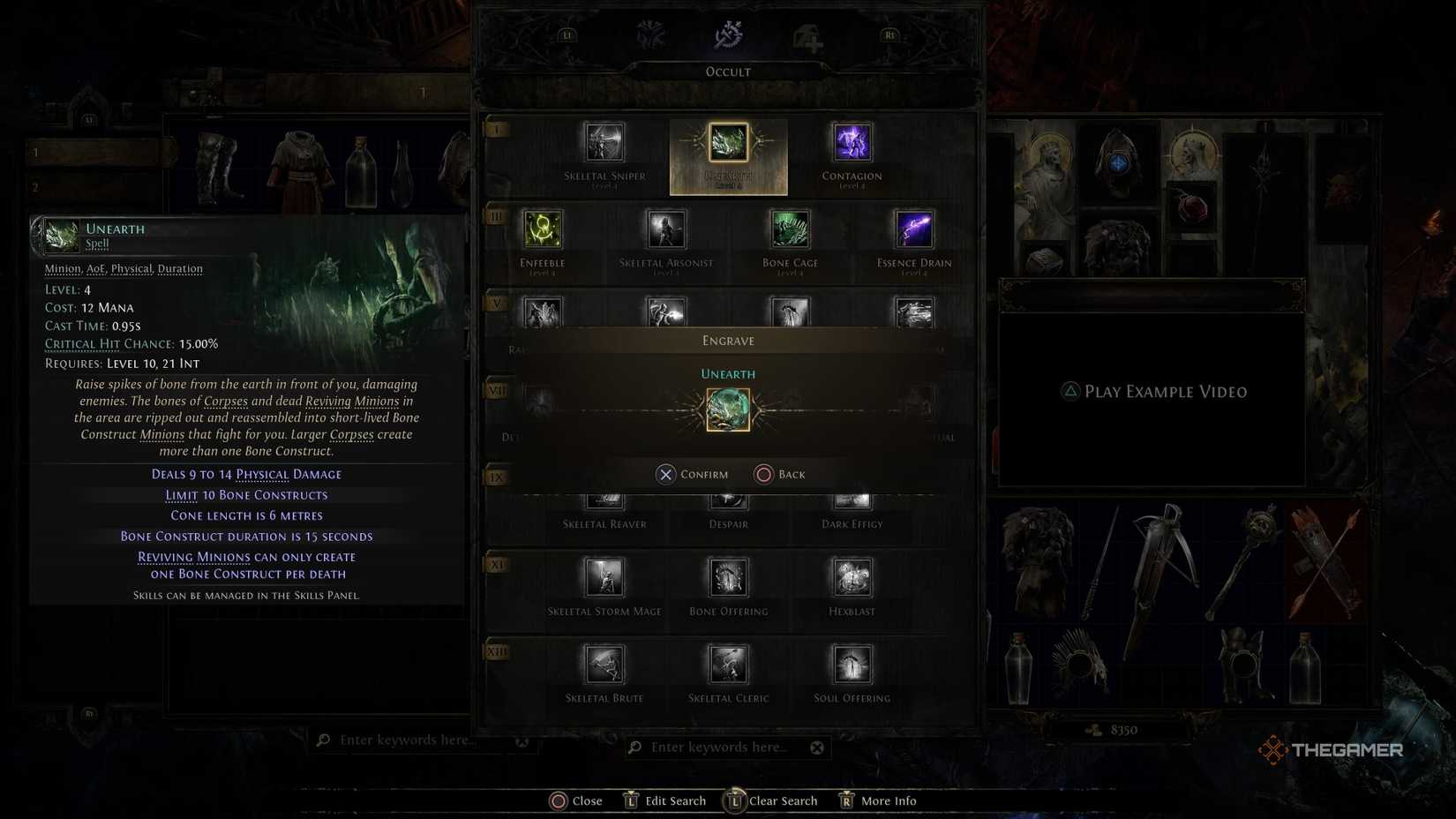Switch to the Occult skill category tab
The height and width of the screenshot is (819, 1456).
(x=727, y=35)
